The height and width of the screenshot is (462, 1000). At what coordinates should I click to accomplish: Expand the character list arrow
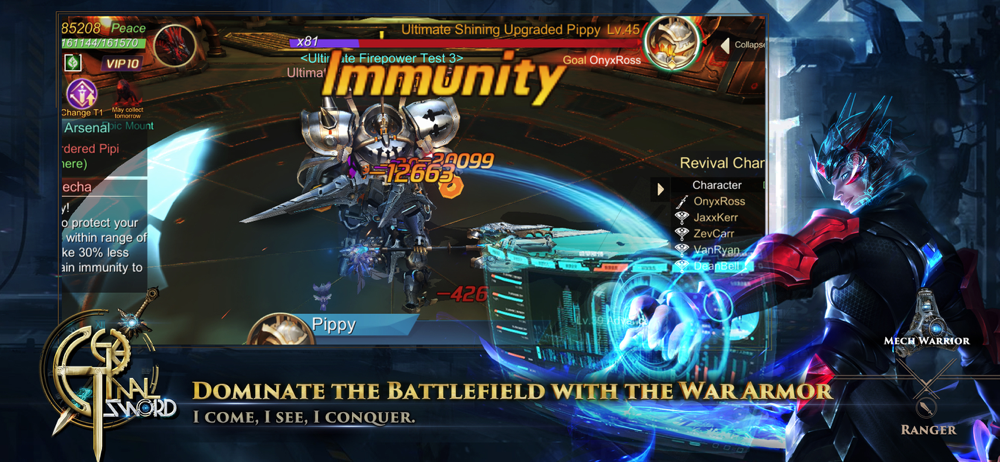[660, 188]
